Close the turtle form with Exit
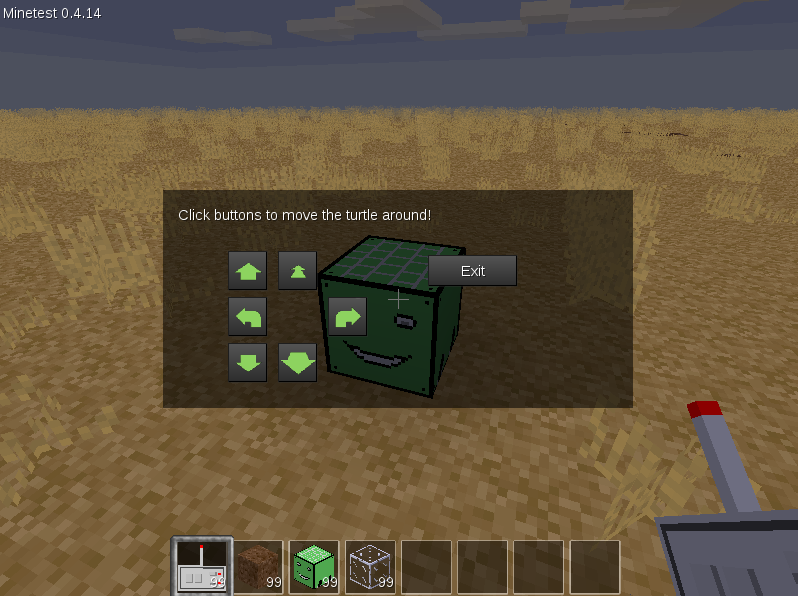Viewport: 798px width, 596px height. 472,271
